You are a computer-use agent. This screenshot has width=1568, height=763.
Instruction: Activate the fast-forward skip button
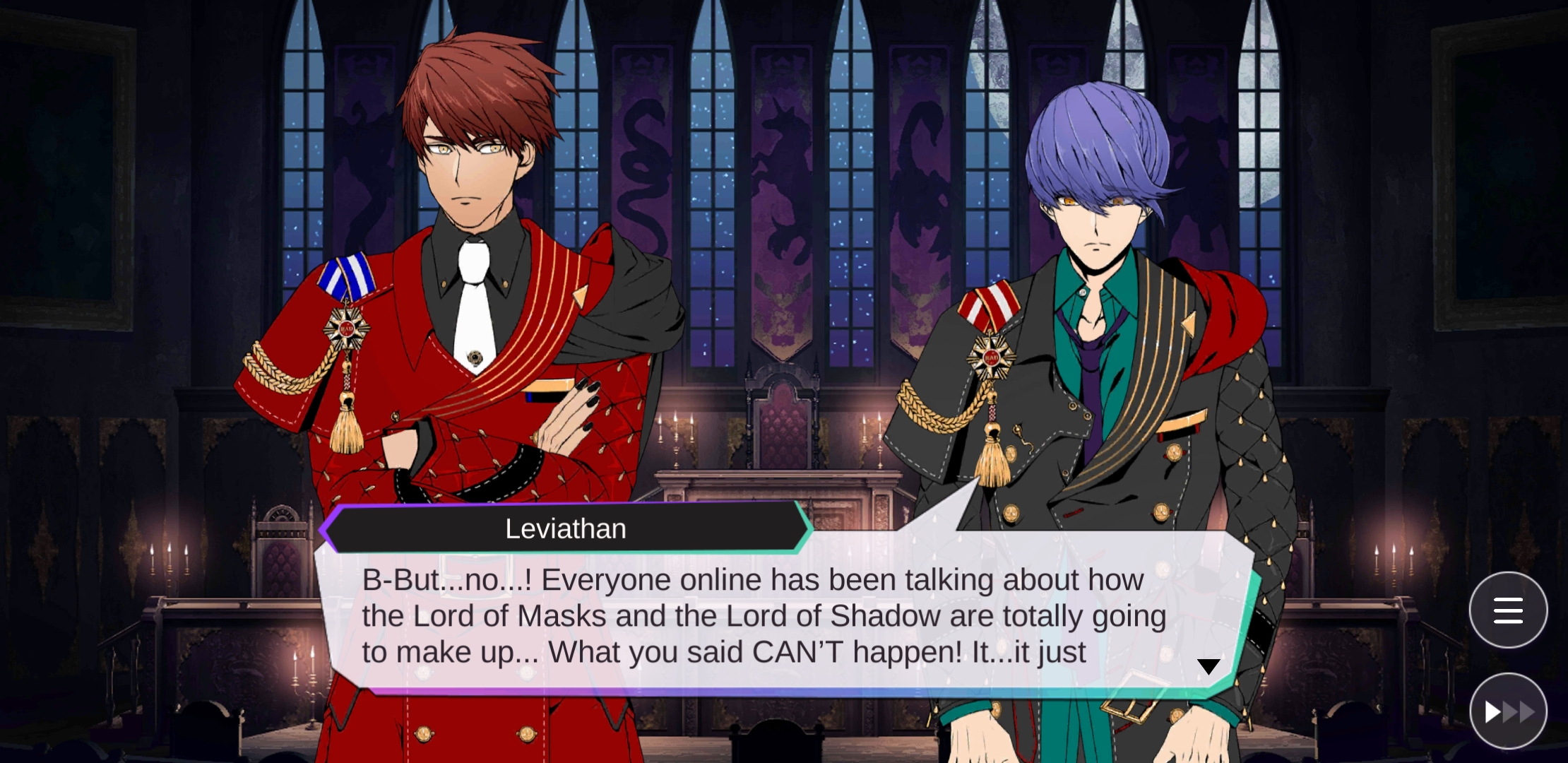pos(1508,711)
